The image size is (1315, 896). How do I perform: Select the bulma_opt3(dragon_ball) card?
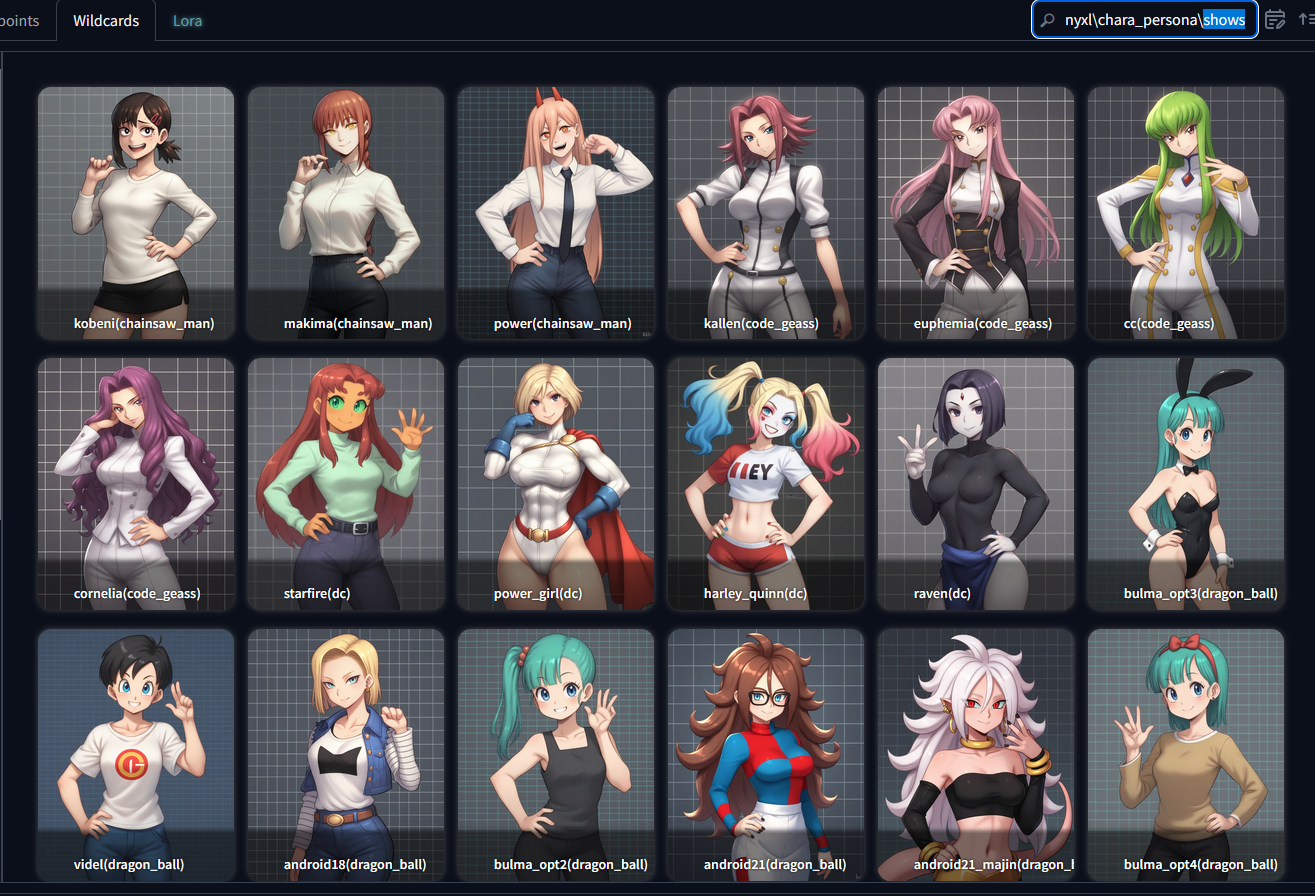click(1186, 483)
